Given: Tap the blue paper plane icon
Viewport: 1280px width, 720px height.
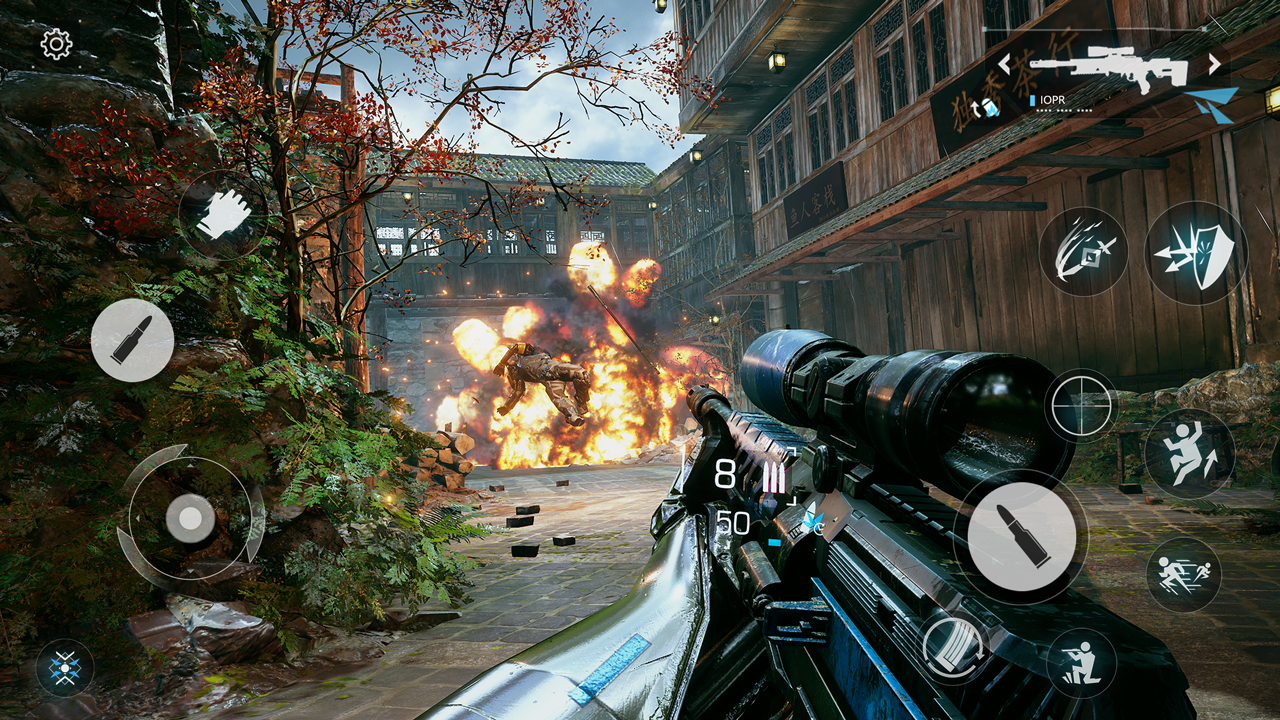Looking at the screenshot, I should pos(1212,103).
